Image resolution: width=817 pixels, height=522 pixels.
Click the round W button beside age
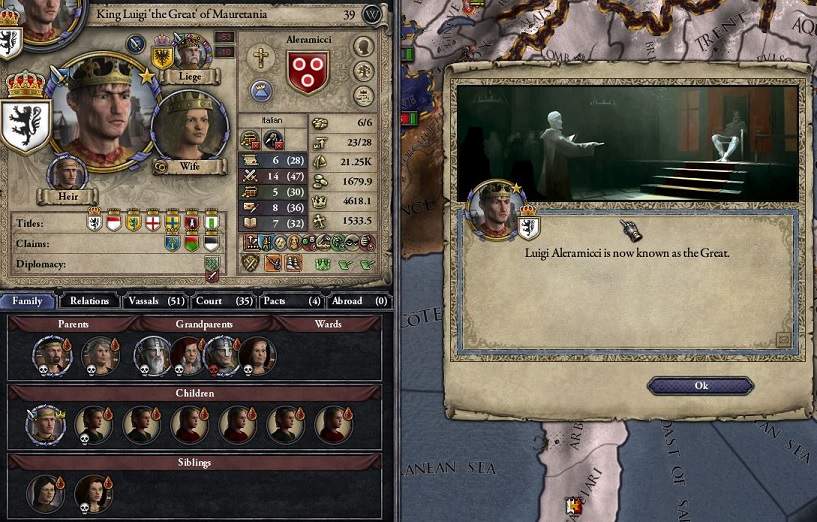click(373, 15)
